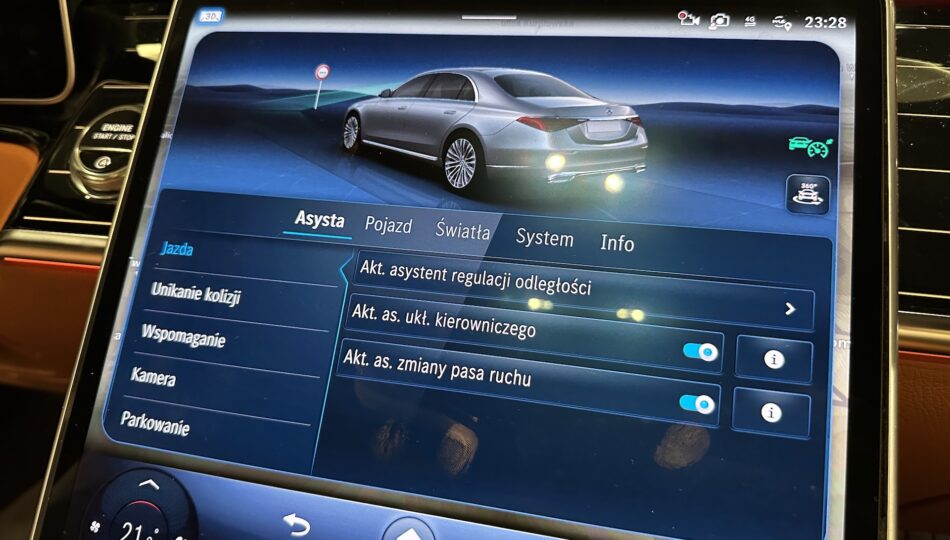The width and height of the screenshot is (950, 540).
Task: Choose Wspomaganie from the side menu
Action: pyautogui.click(x=183, y=336)
